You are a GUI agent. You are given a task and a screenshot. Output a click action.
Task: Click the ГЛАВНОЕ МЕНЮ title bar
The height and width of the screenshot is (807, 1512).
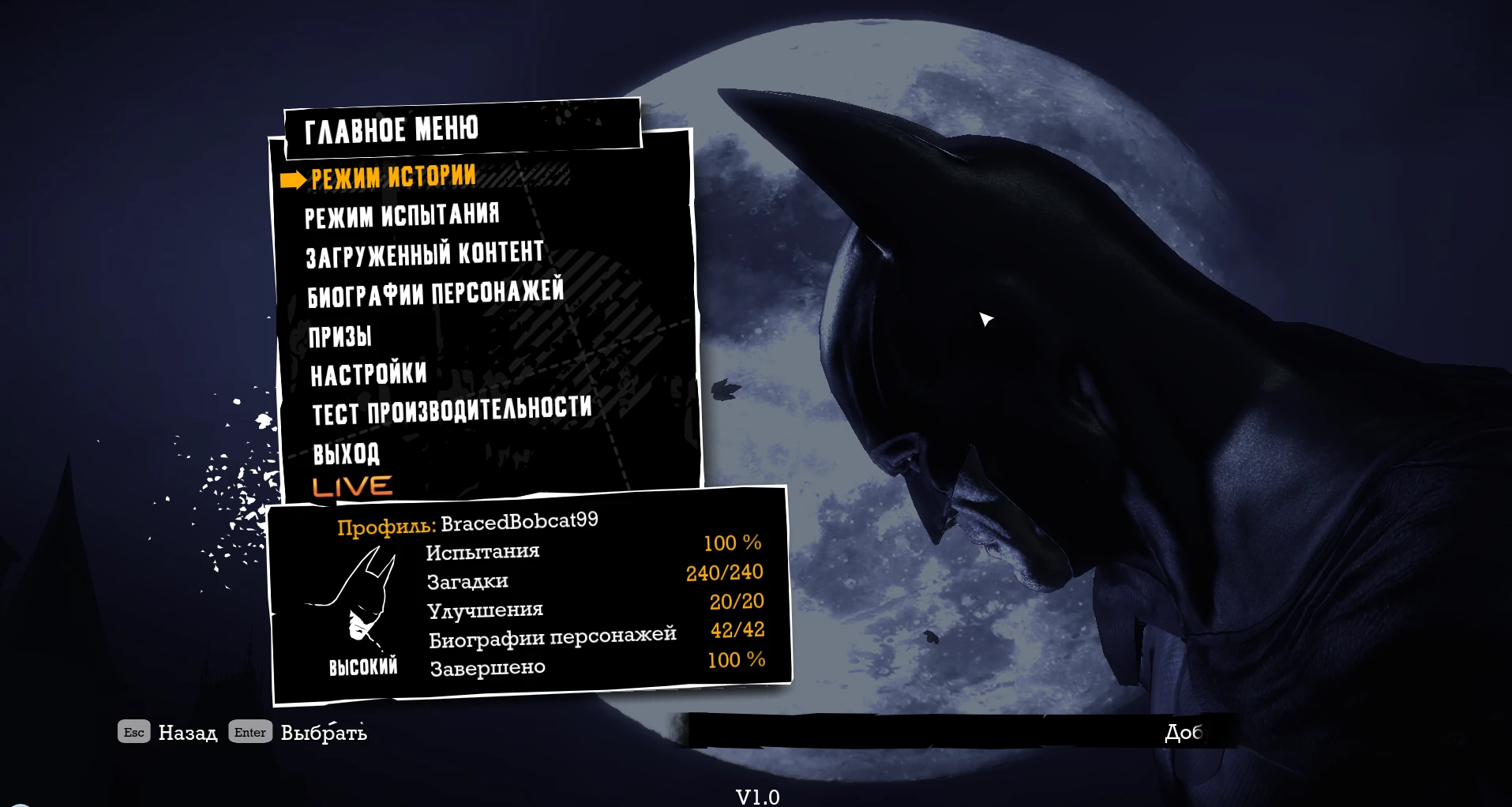tap(392, 129)
